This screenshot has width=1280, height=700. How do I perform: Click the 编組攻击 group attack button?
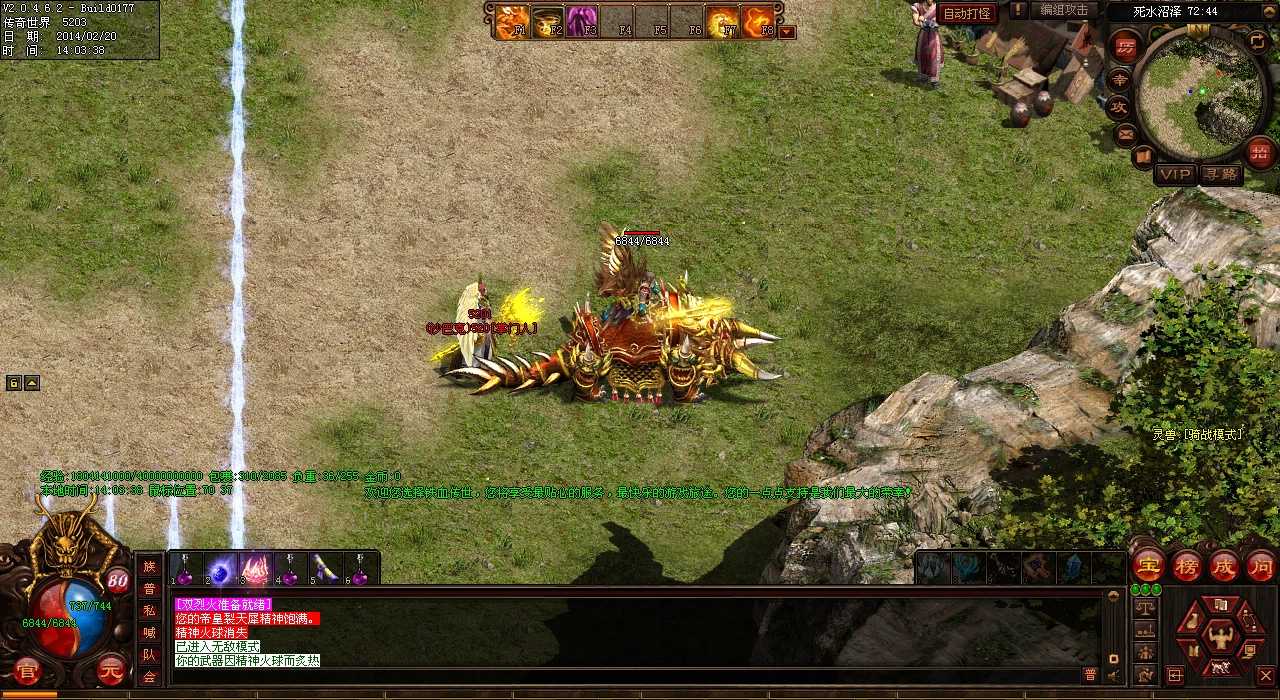pyautogui.click(x=1064, y=11)
